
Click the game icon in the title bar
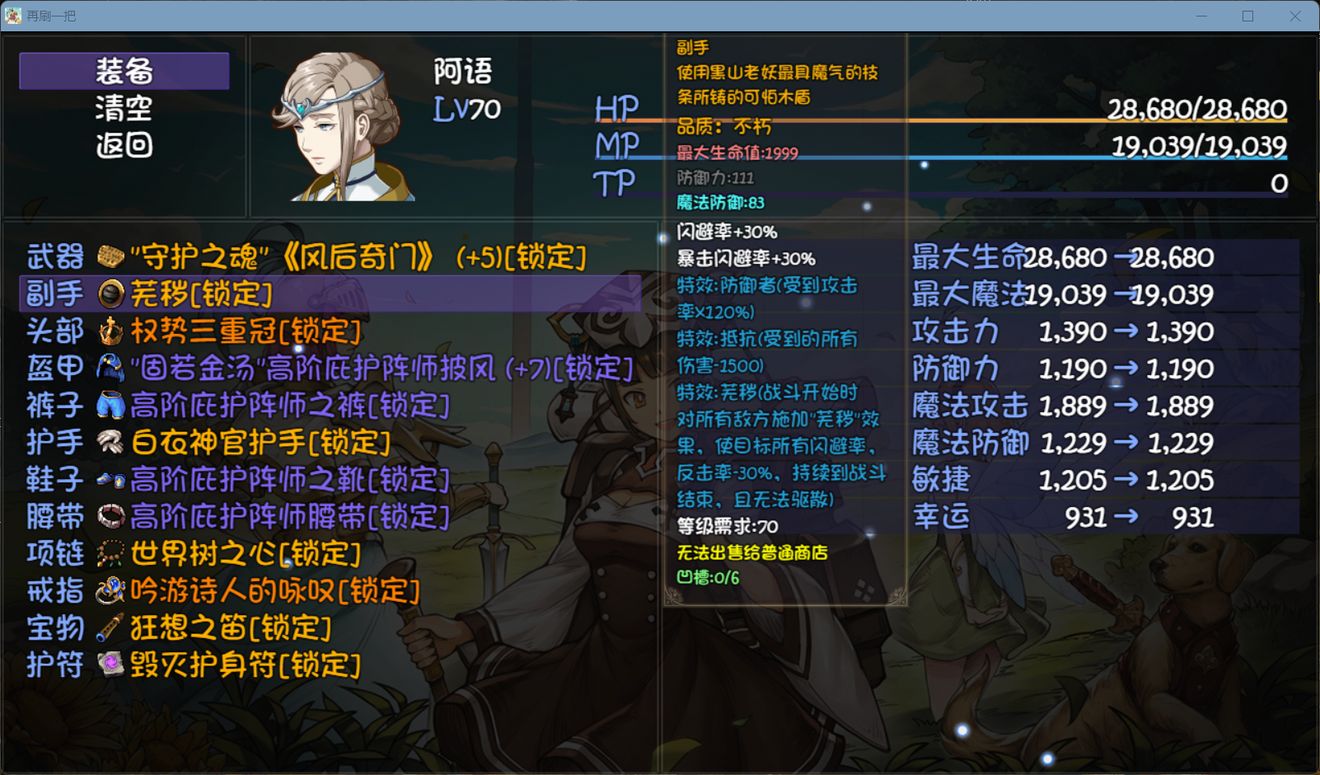point(14,15)
